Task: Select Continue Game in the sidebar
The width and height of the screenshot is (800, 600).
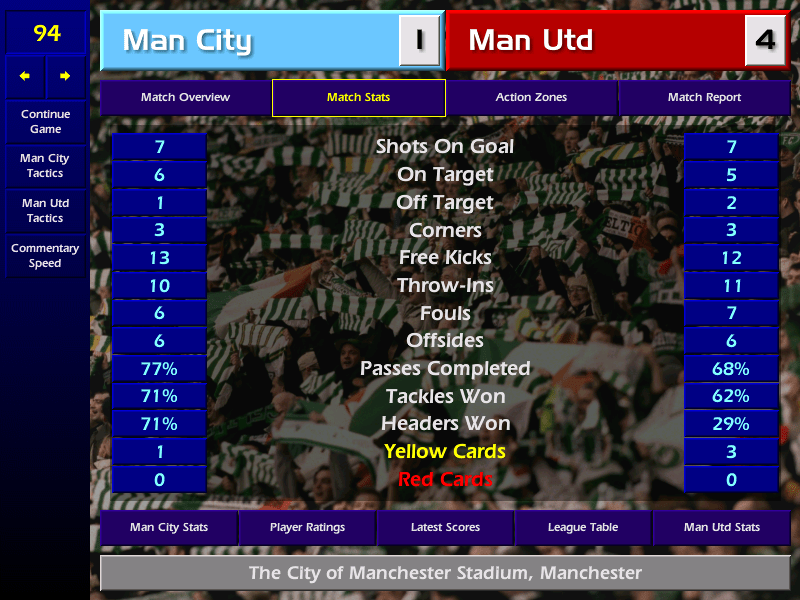Action: coord(45,122)
